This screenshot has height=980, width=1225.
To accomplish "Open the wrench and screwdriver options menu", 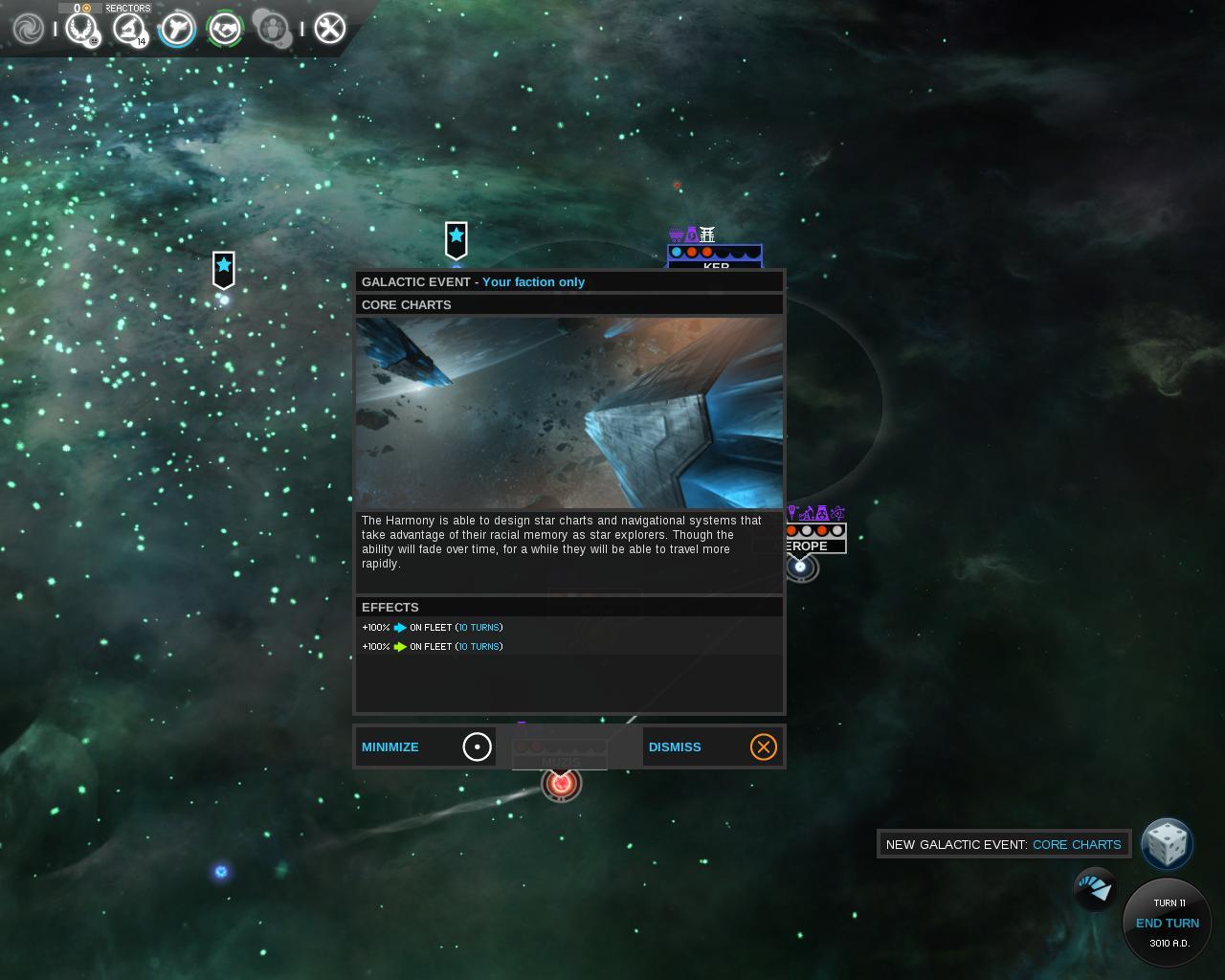I will click(x=329, y=29).
